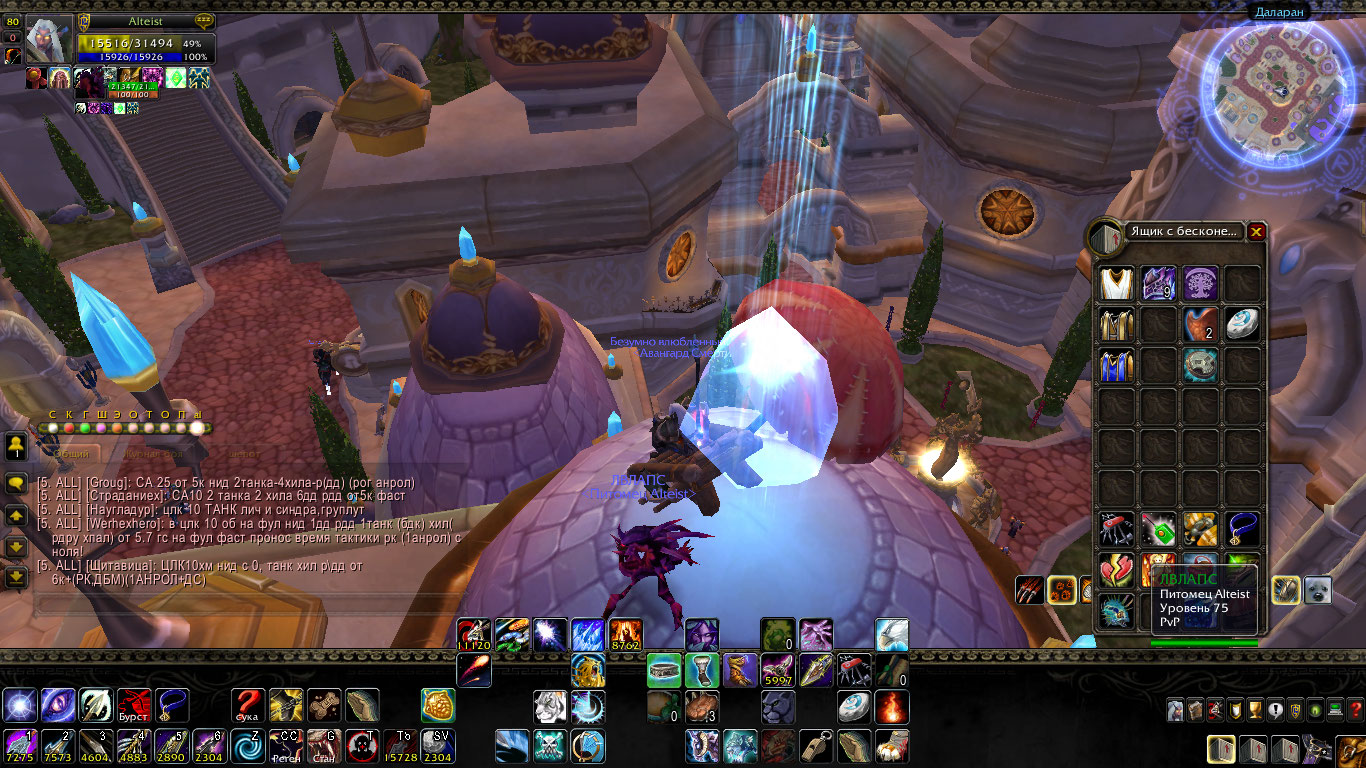Select the blue collar item in bag
Viewport: 1366px width, 768px height.
tap(1243, 529)
